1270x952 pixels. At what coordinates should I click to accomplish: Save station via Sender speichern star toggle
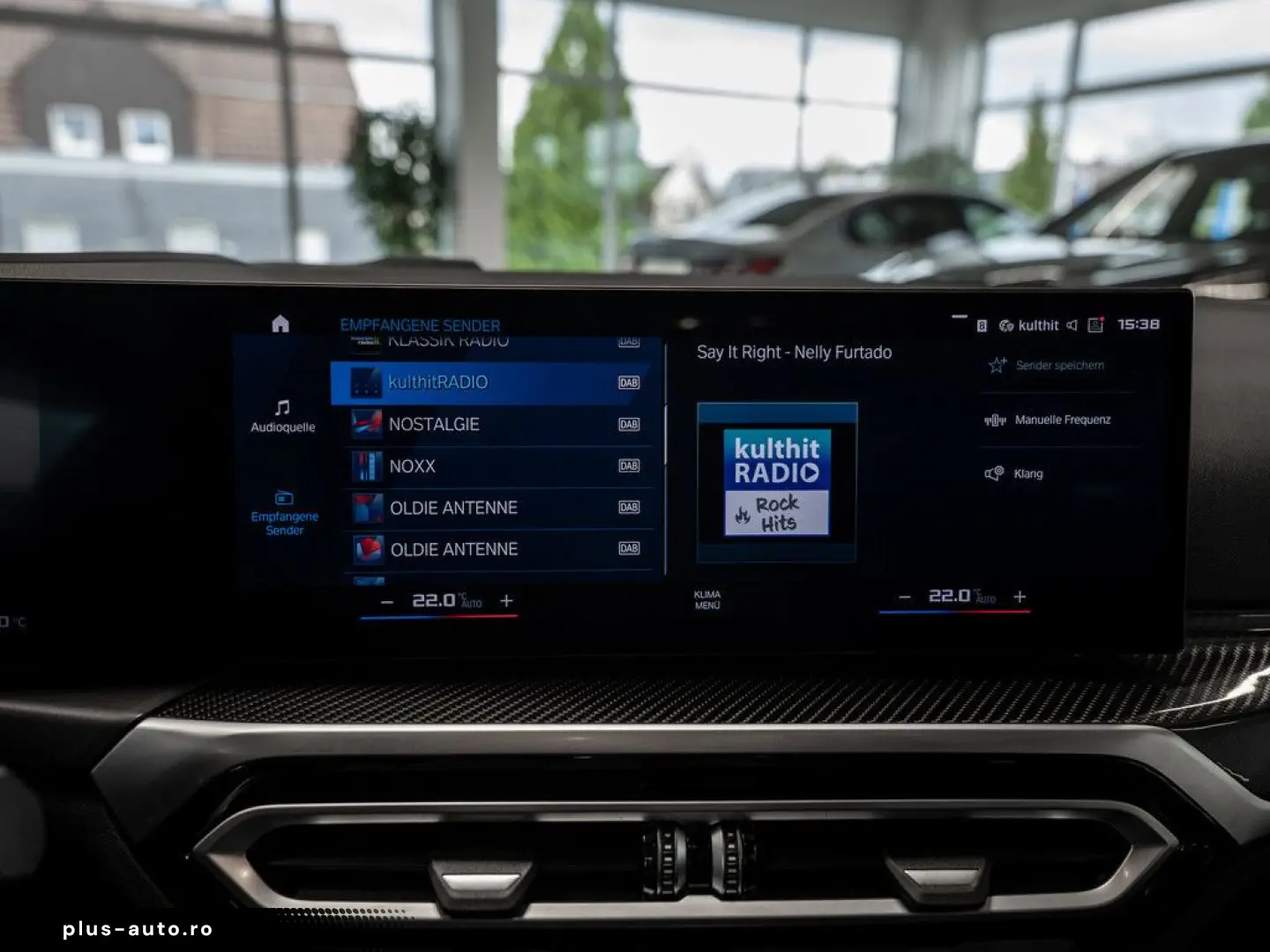(x=997, y=364)
